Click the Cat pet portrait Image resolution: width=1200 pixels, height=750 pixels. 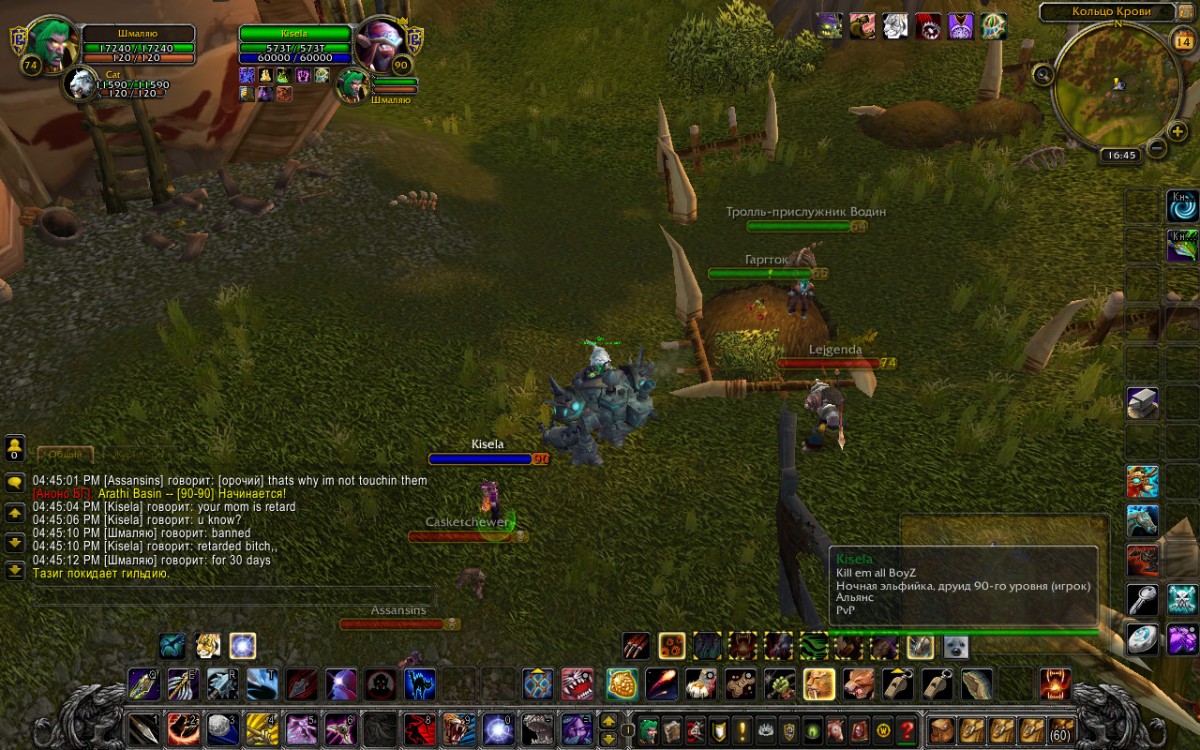click(80, 84)
